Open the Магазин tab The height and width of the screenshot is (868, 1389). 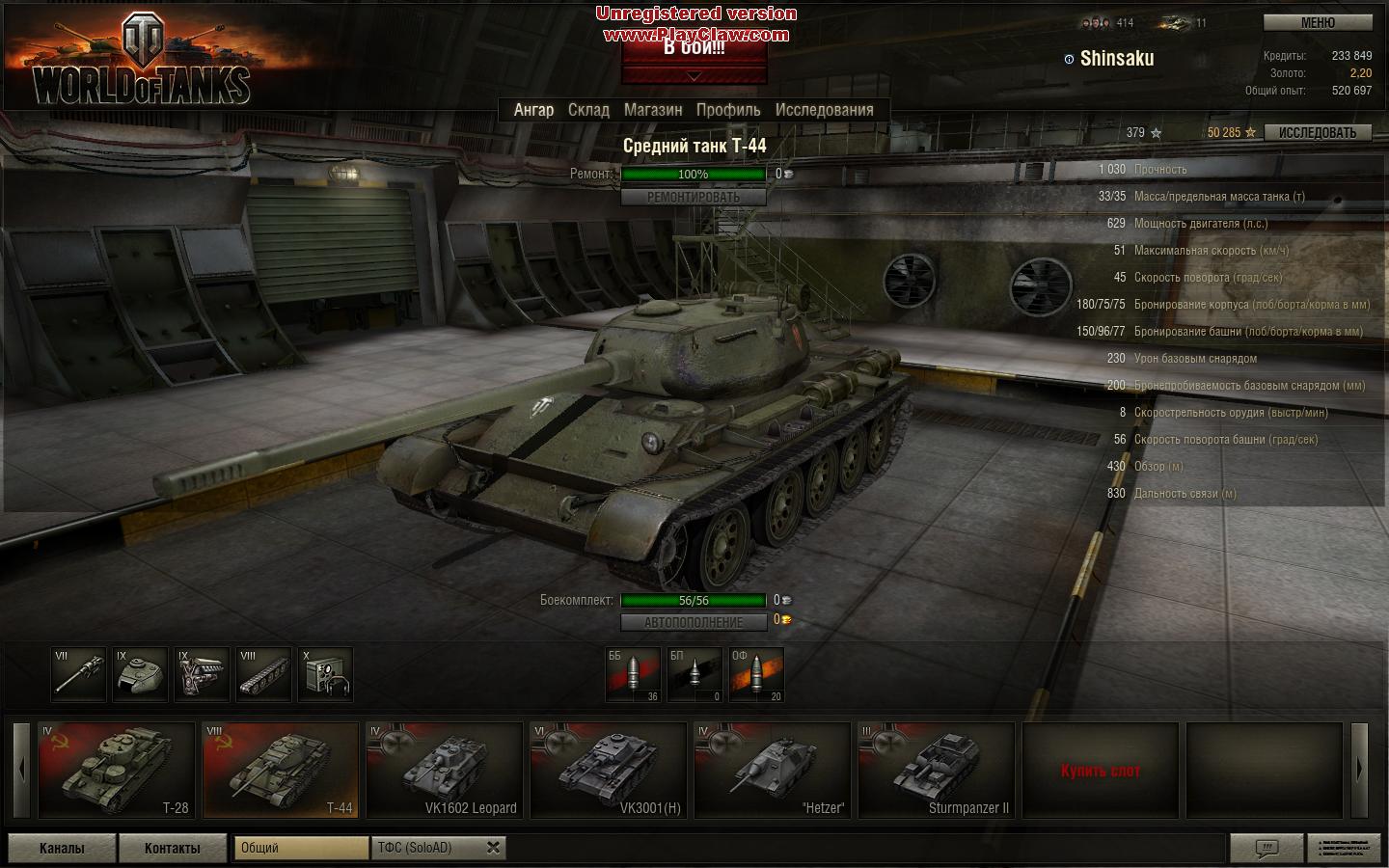[653, 110]
